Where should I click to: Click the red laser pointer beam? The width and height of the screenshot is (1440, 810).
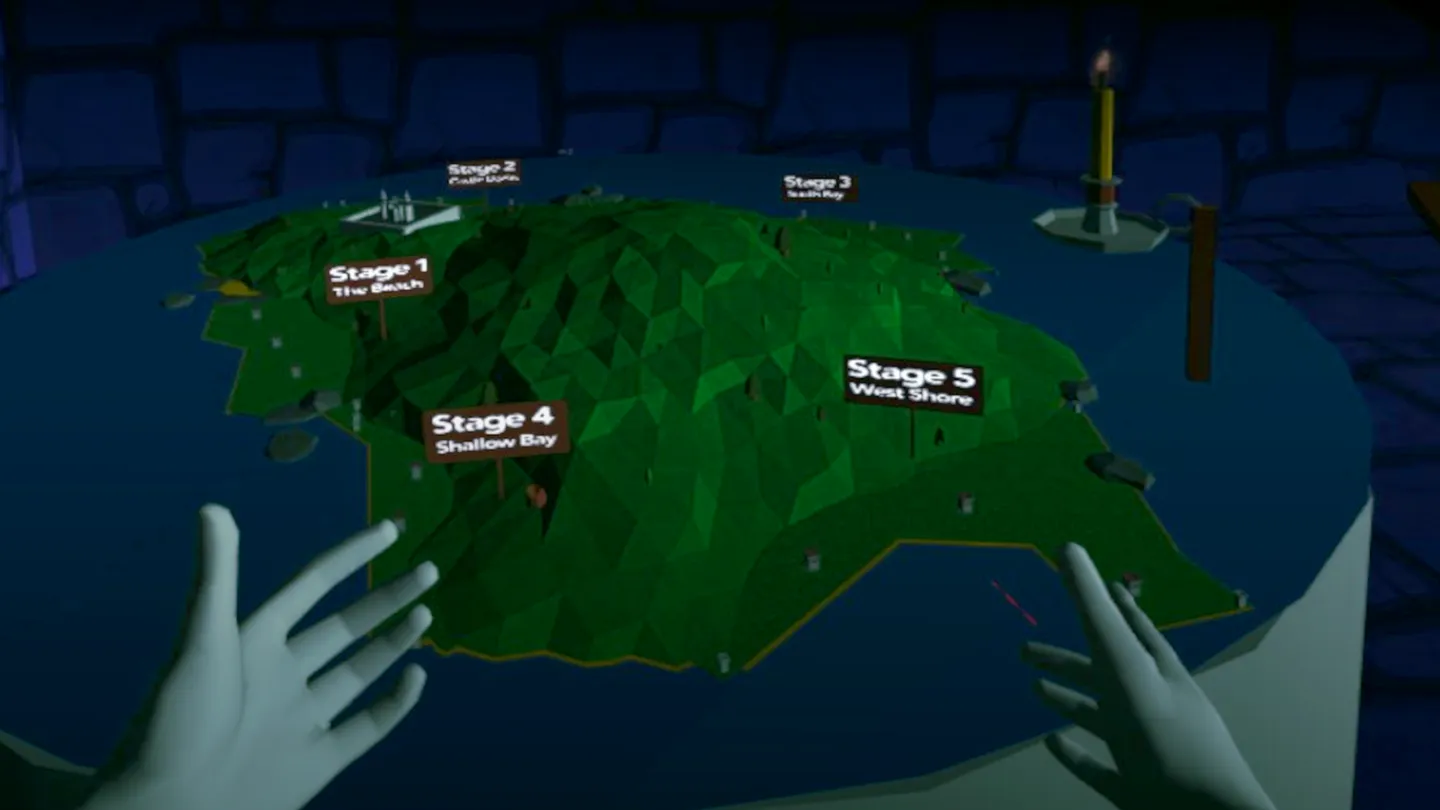(x=1013, y=600)
